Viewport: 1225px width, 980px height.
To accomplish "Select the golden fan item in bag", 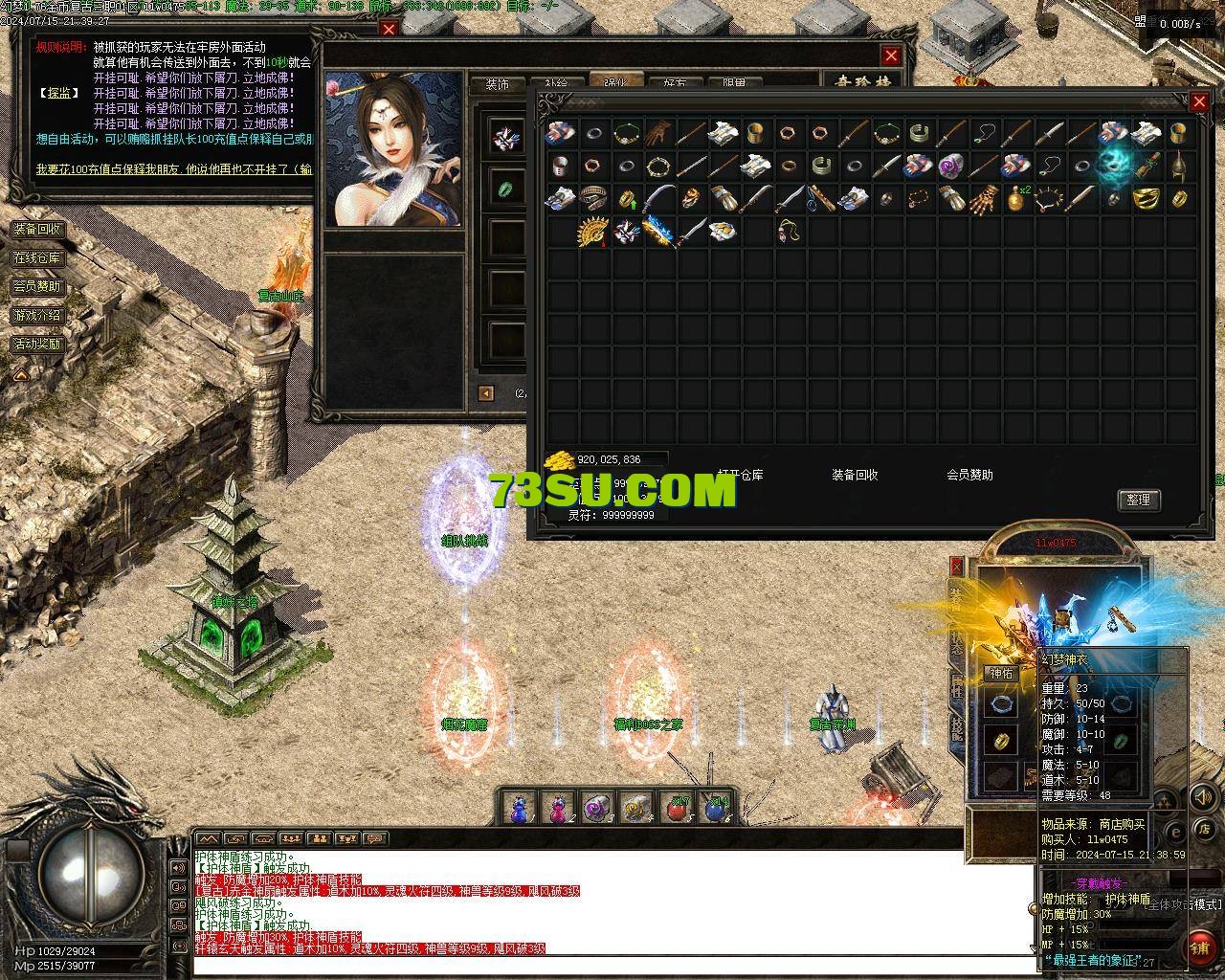I will tap(592, 232).
